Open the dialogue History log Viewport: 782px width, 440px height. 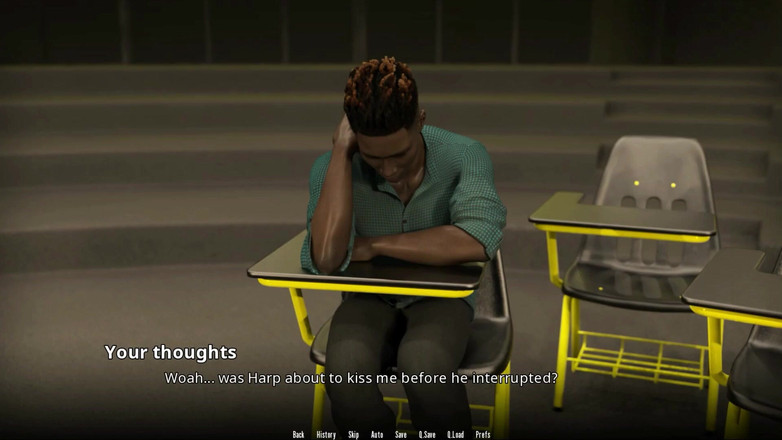pos(326,434)
